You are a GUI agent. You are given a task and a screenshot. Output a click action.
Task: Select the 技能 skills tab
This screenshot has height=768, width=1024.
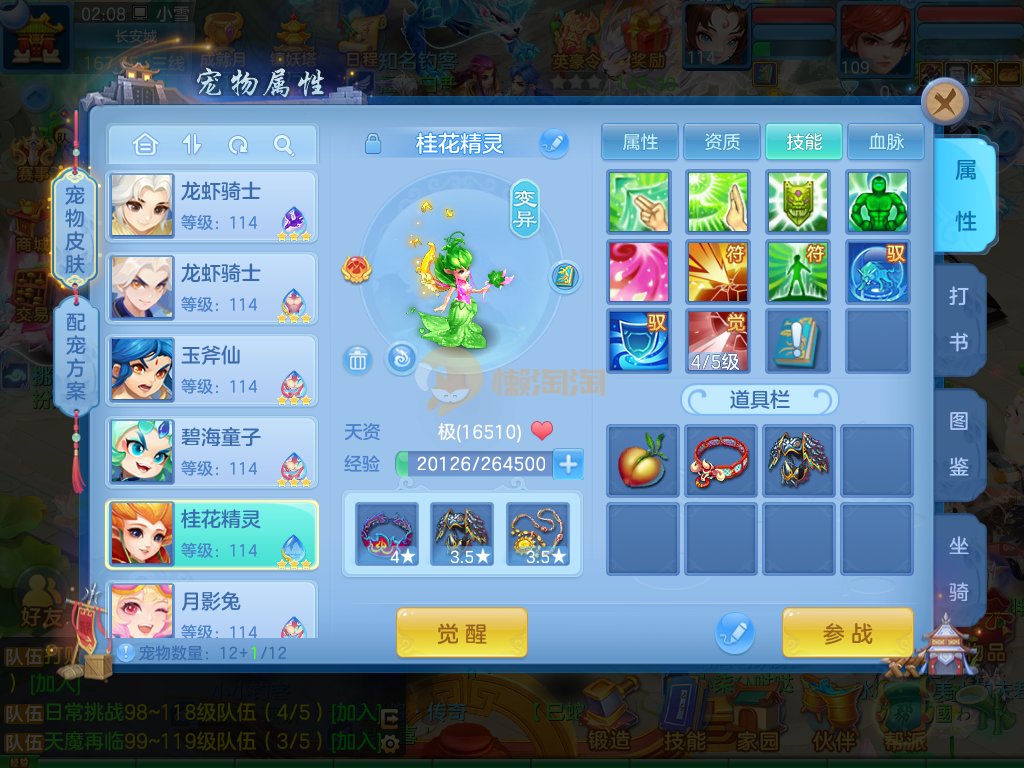(x=804, y=142)
